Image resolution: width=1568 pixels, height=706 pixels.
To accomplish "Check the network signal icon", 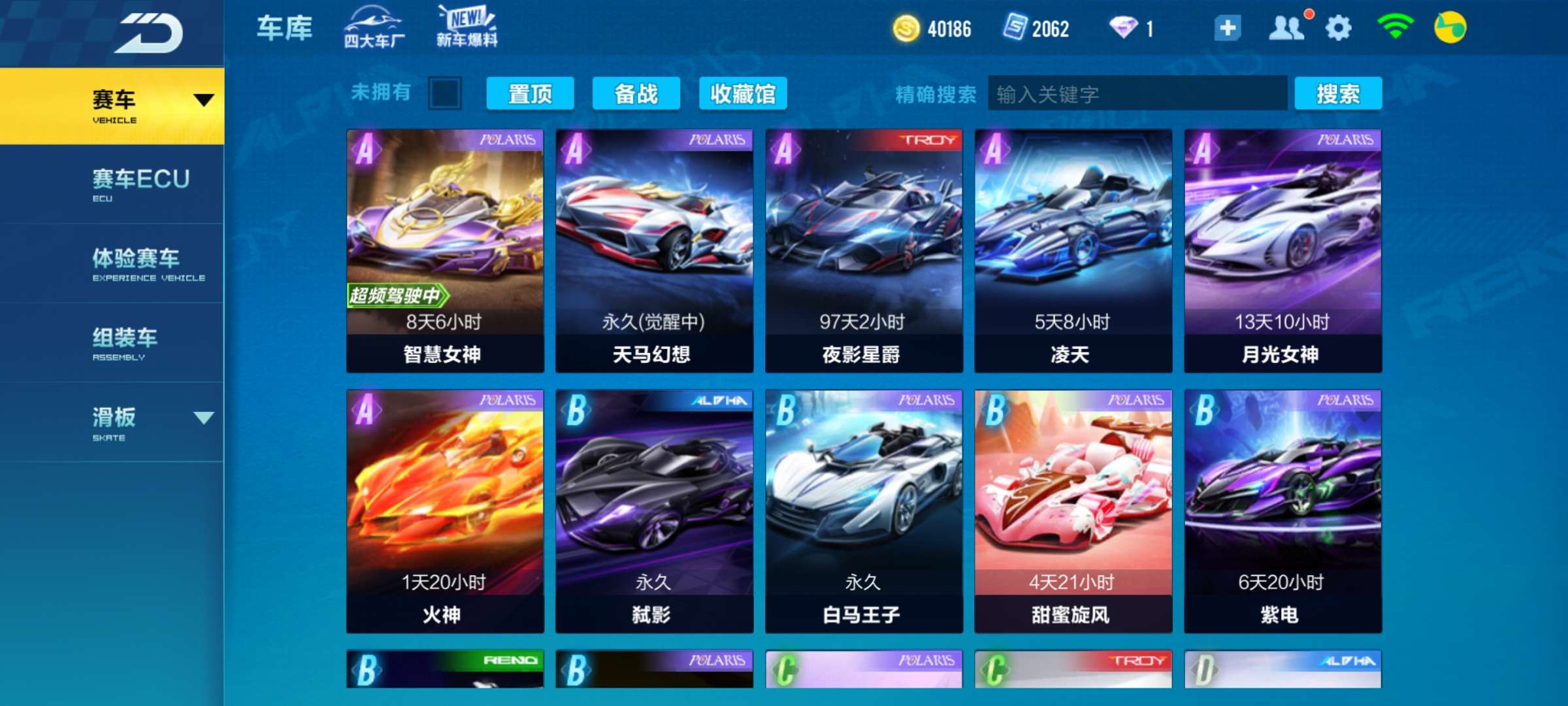I will coord(1397,29).
